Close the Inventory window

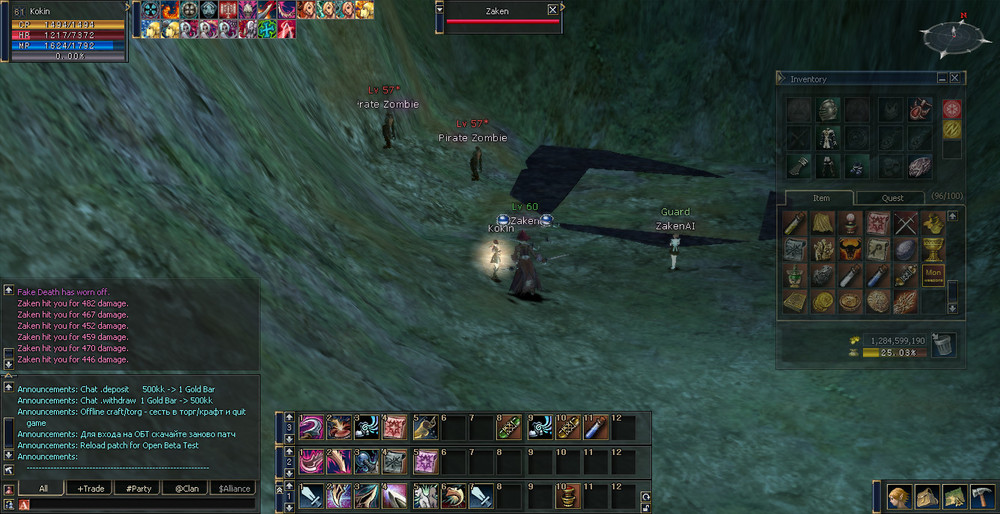click(x=955, y=78)
